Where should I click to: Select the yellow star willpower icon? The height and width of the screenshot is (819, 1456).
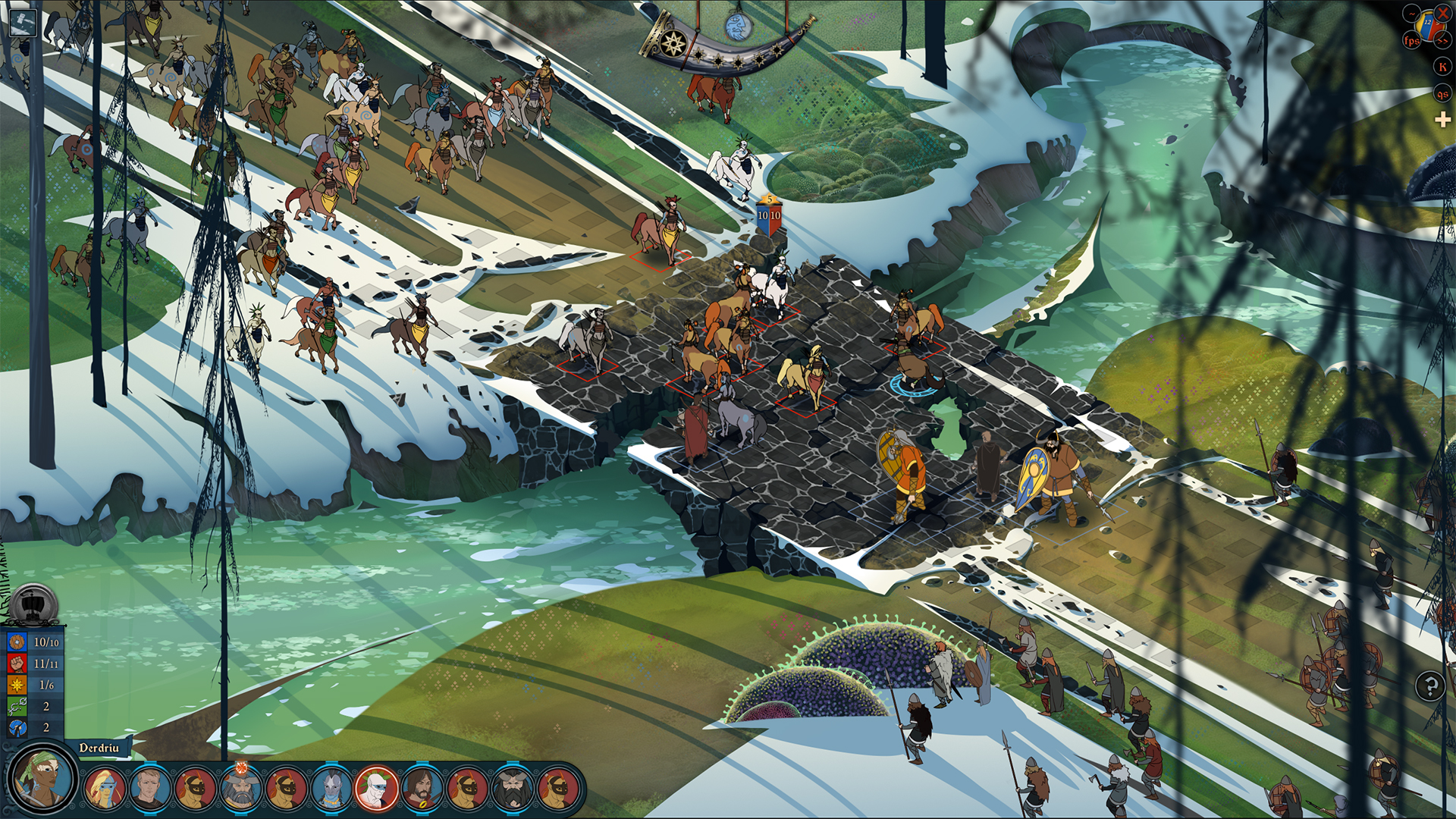(17, 685)
